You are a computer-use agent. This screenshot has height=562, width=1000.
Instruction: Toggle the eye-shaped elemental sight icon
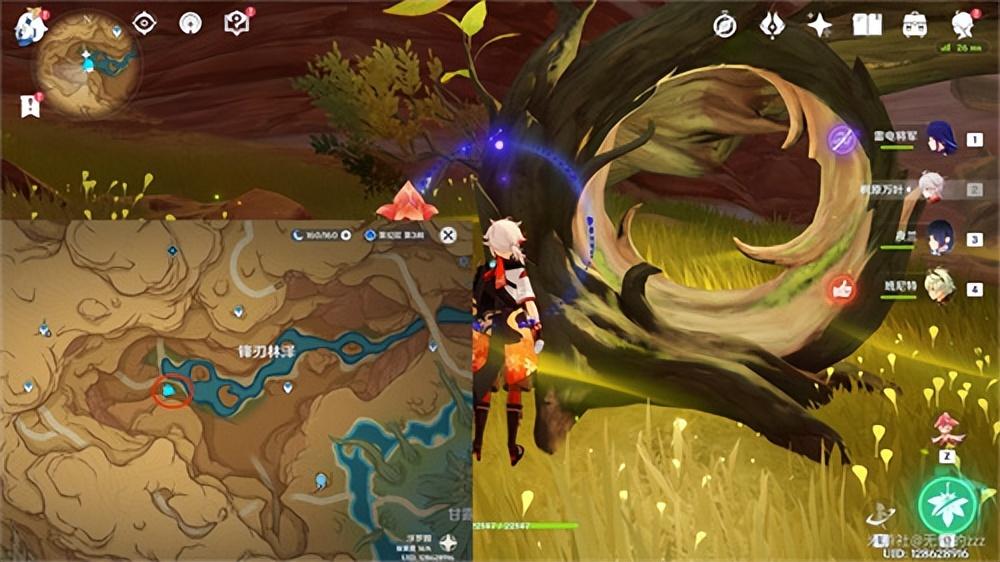coord(145,23)
